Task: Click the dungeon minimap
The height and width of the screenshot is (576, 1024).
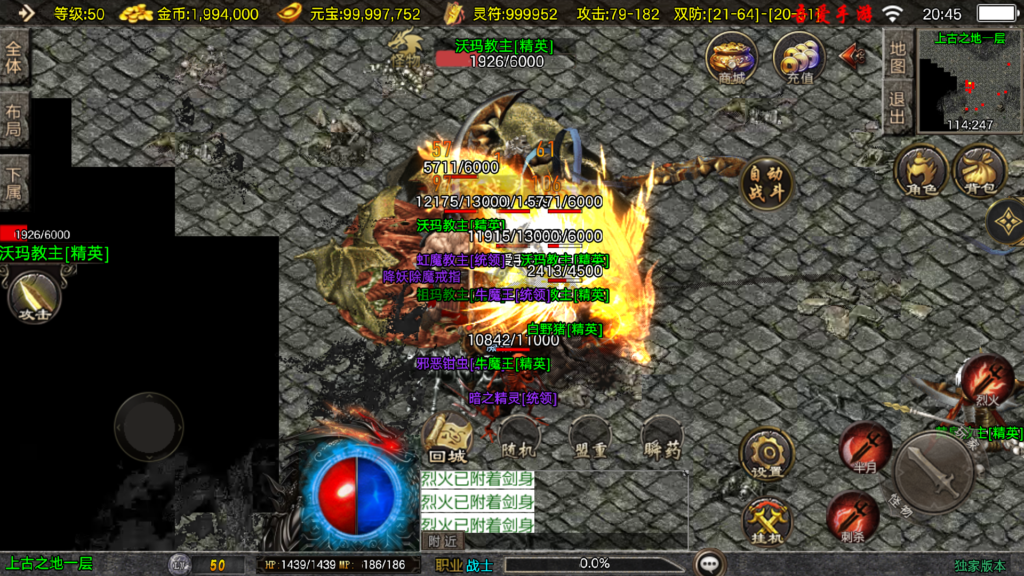Action: pyautogui.click(x=968, y=83)
